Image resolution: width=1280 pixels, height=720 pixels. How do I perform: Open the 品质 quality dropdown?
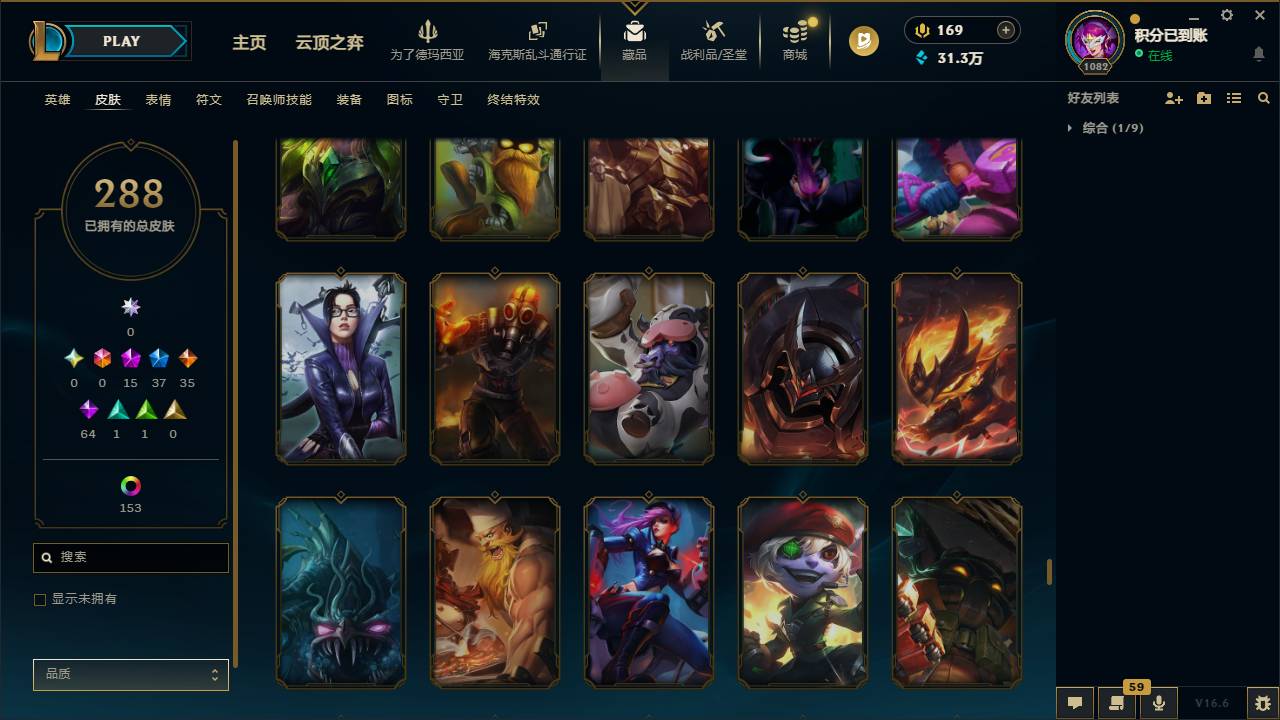click(130, 674)
